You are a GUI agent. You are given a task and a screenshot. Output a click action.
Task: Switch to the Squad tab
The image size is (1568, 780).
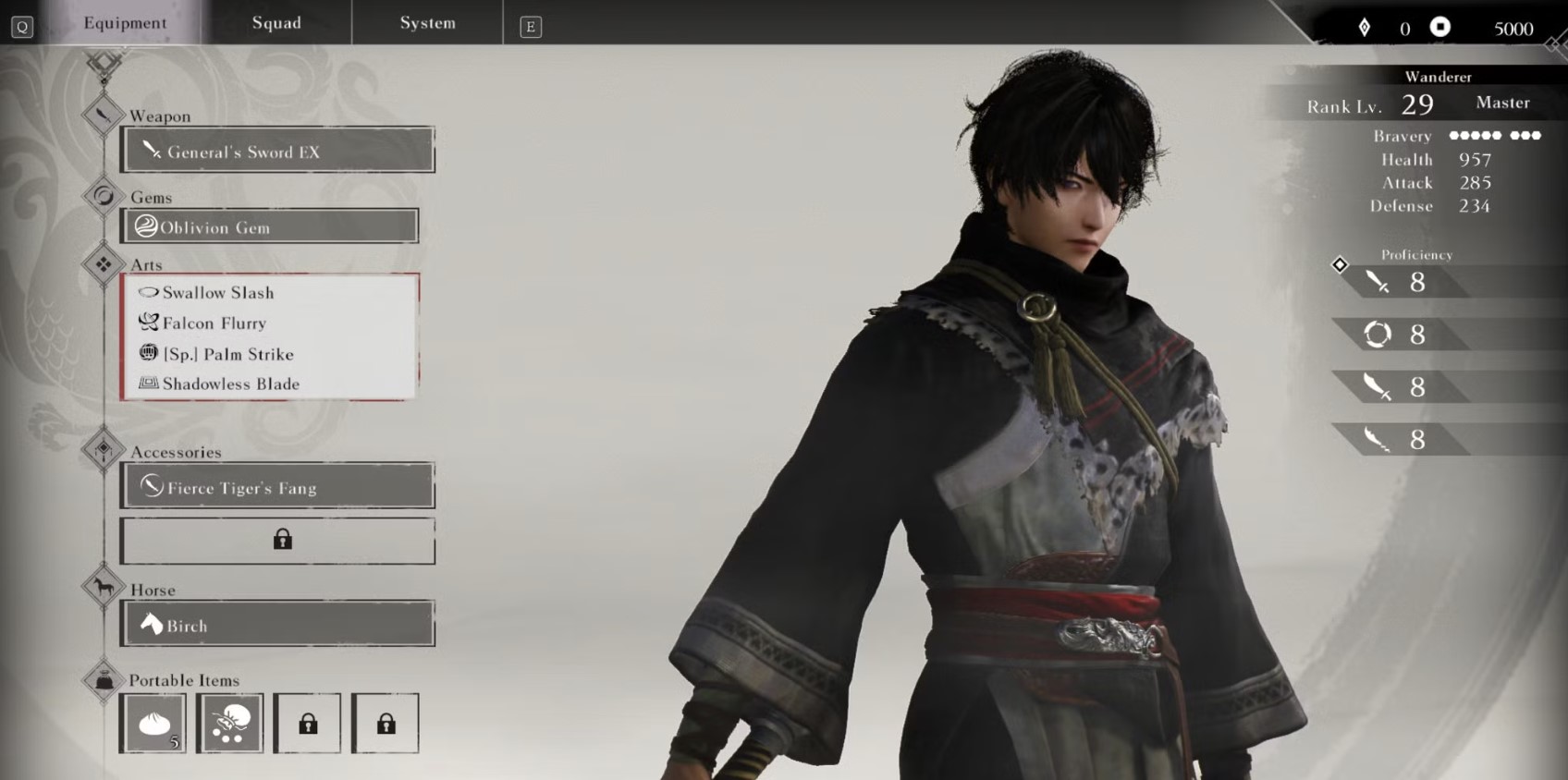(x=276, y=23)
